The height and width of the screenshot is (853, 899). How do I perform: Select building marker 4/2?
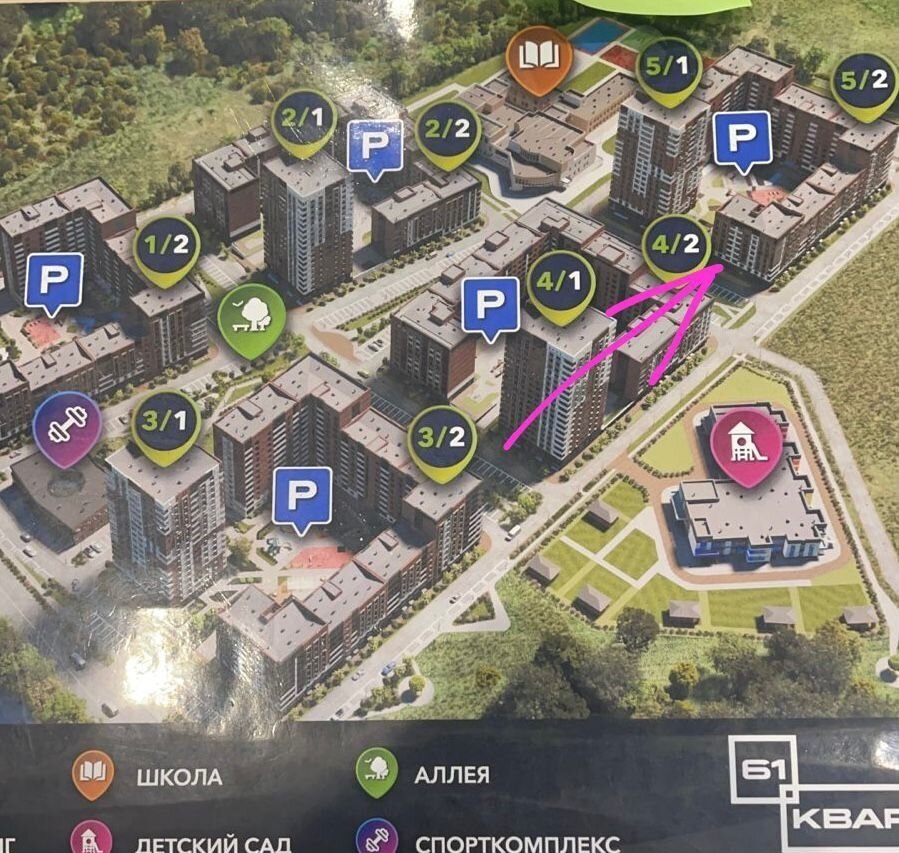[x=677, y=245]
